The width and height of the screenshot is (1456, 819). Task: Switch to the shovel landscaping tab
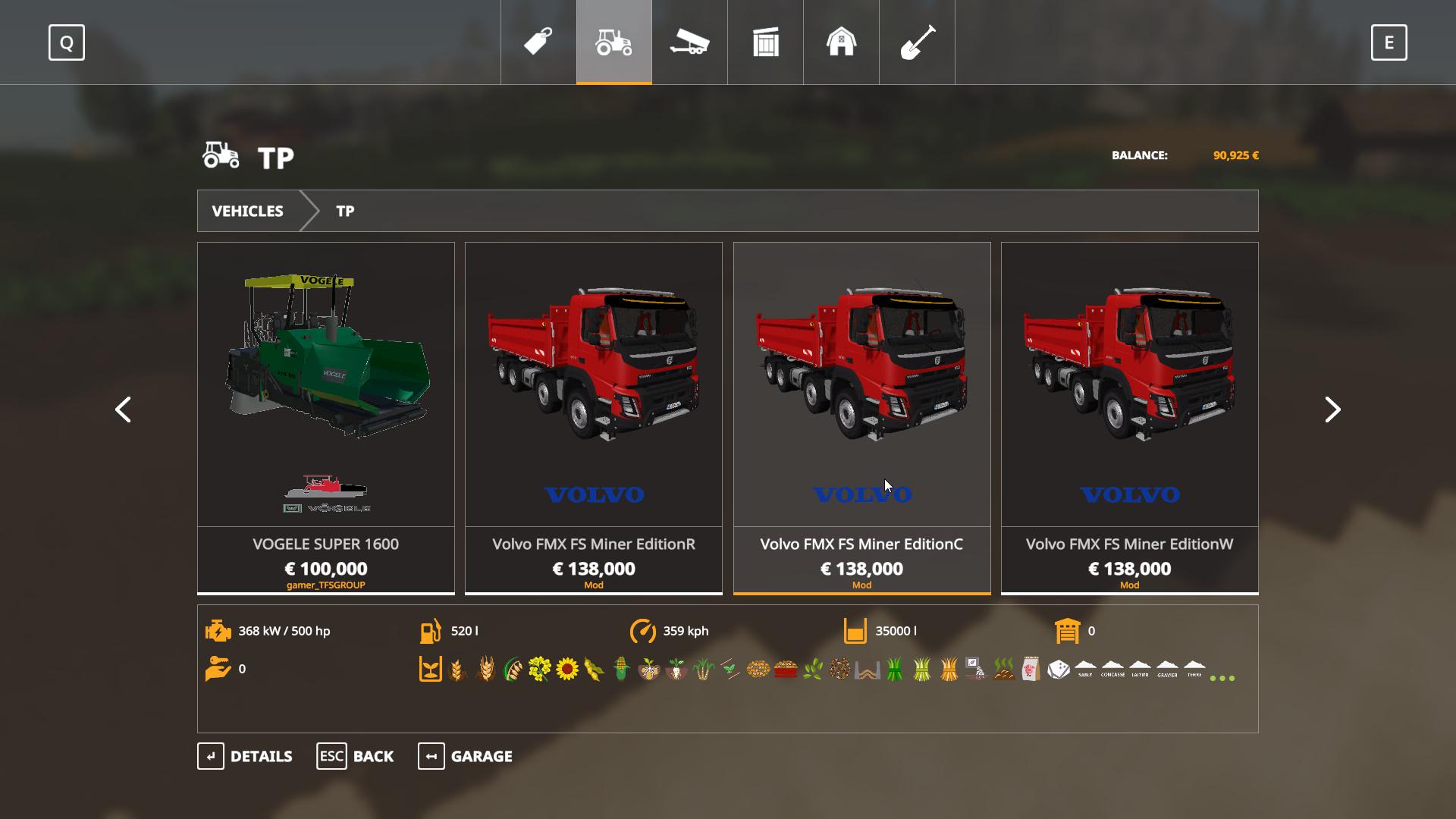[x=917, y=42]
